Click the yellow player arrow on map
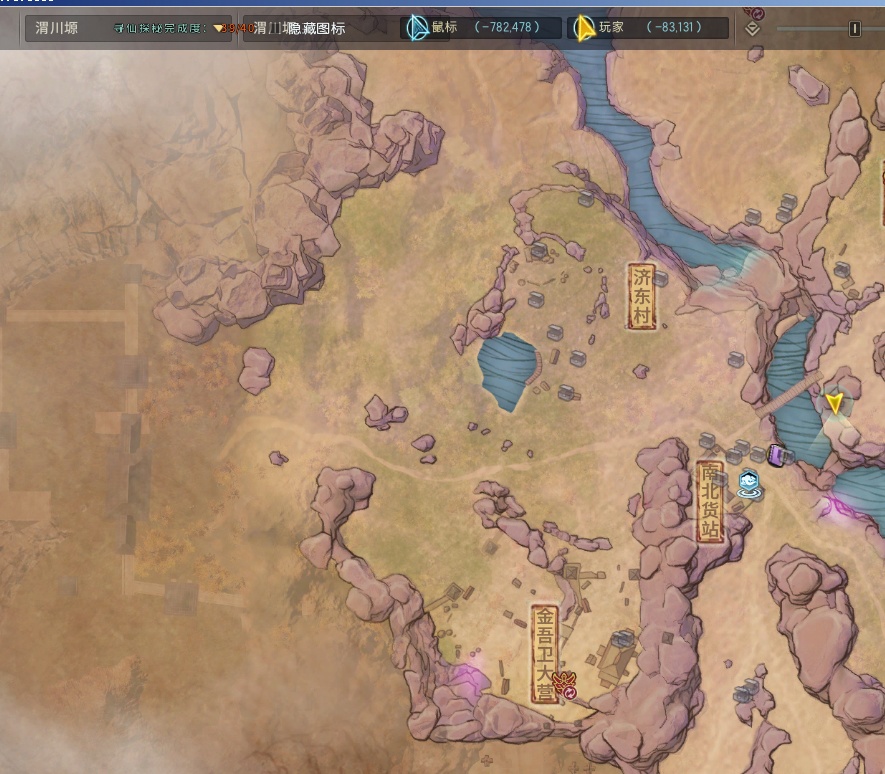The height and width of the screenshot is (774, 885). pyautogui.click(x=834, y=403)
